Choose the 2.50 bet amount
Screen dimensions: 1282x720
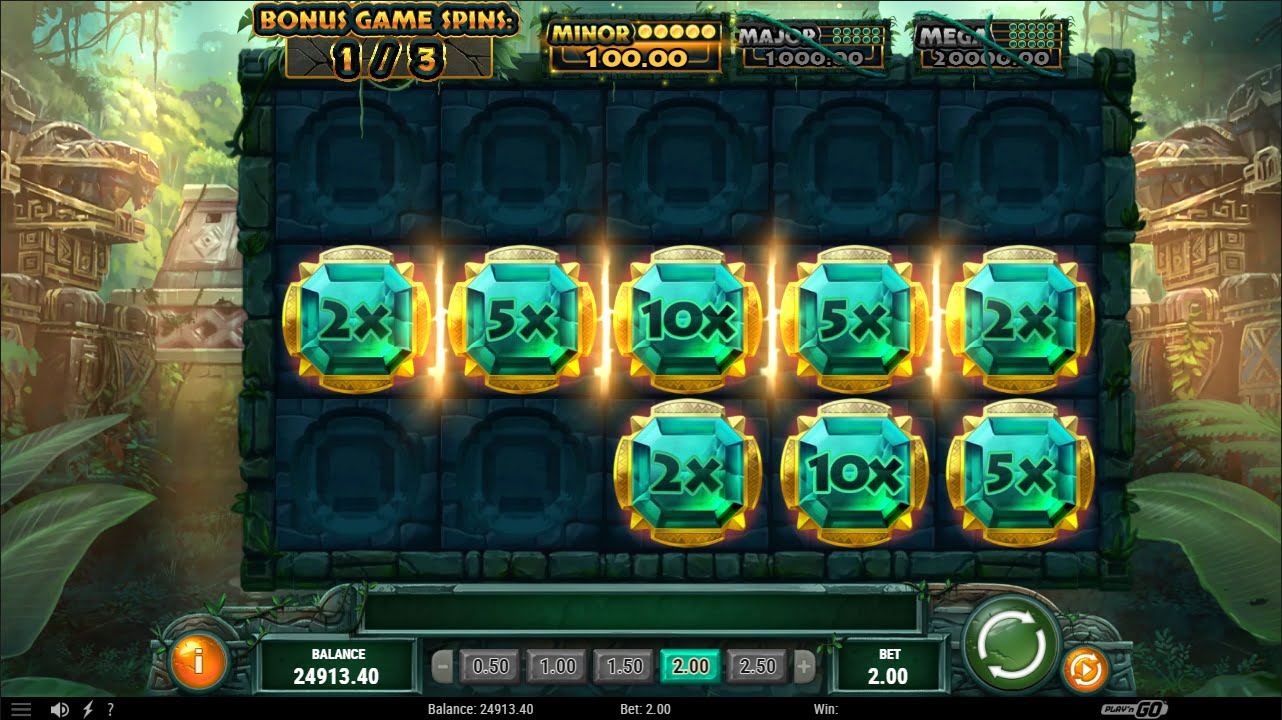757,666
